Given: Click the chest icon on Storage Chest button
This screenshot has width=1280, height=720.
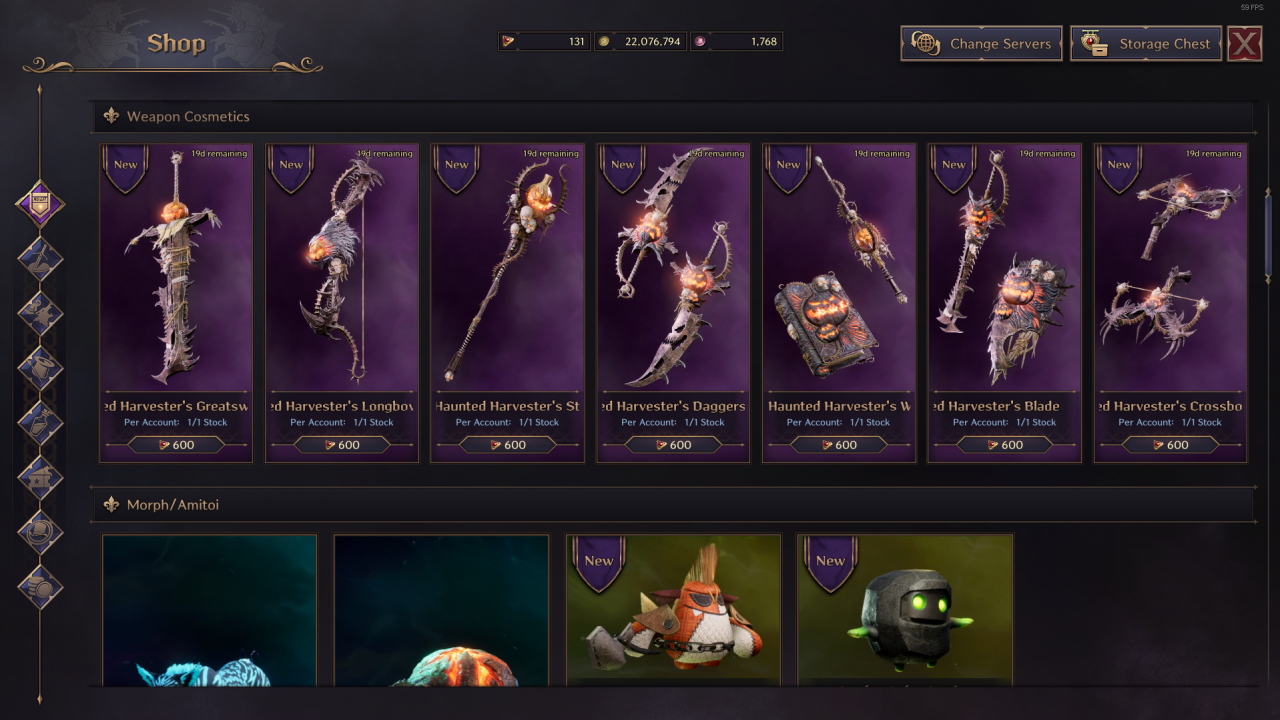Looking at the screenshot, I should pos(1095,44).
